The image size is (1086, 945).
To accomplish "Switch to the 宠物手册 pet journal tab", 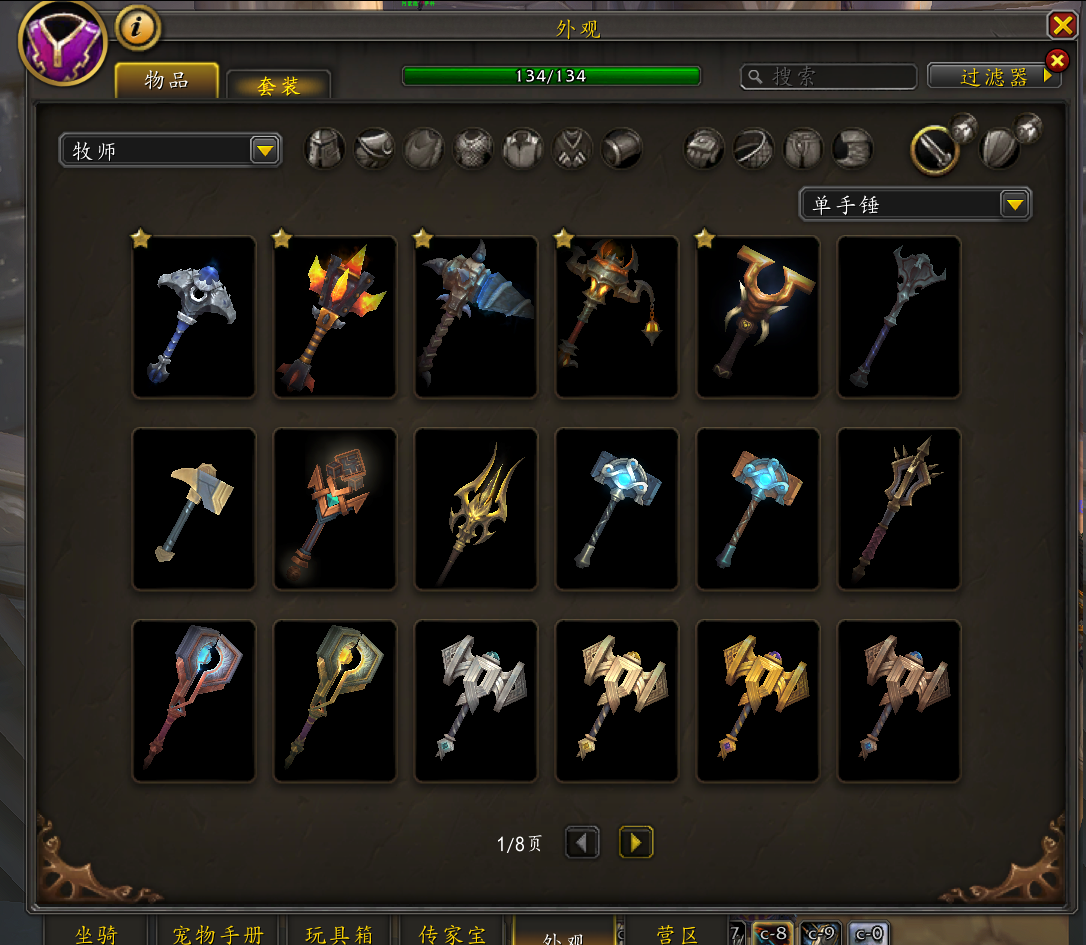I will click(218, 934).
